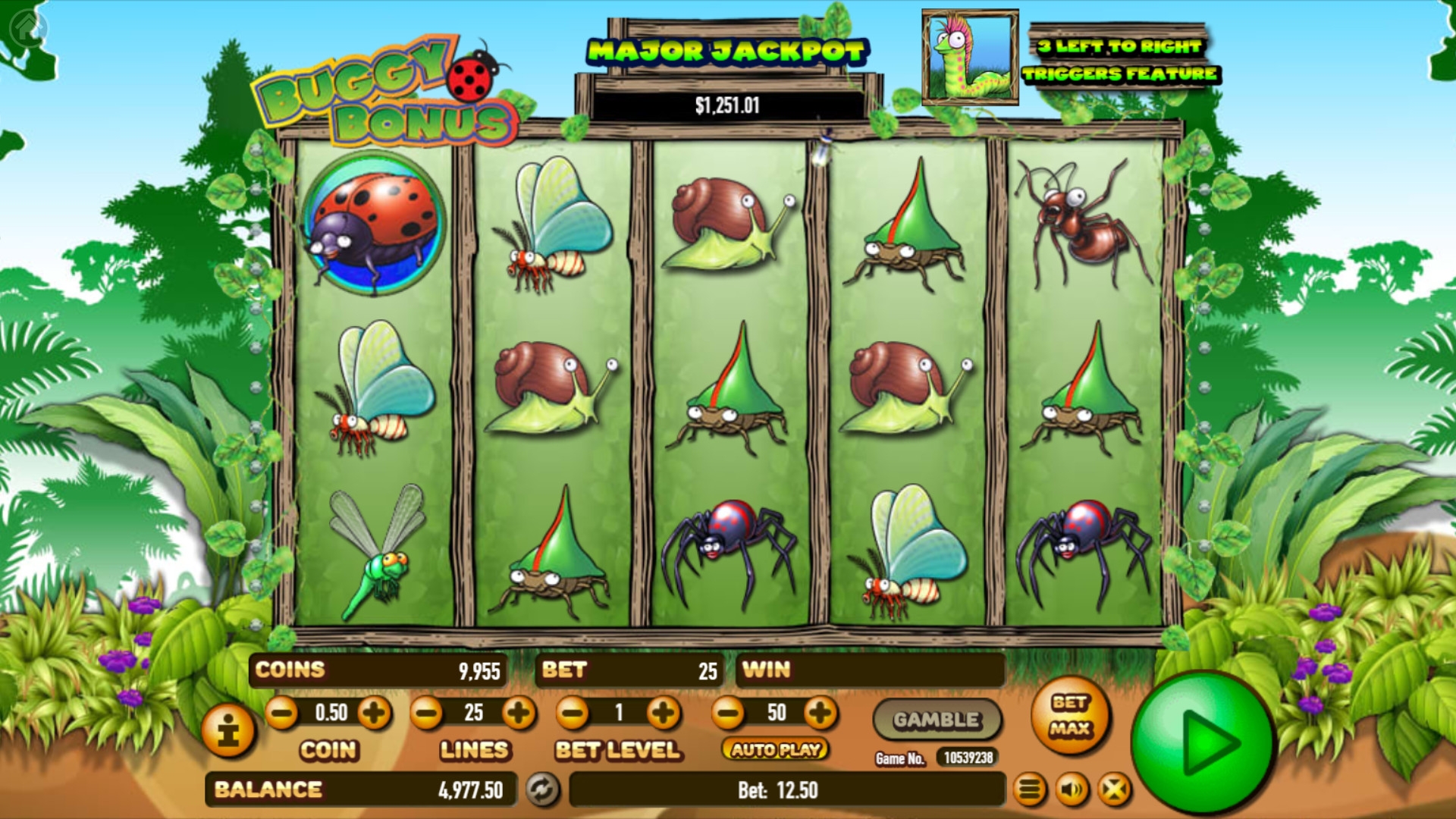Open the Gamble feature
The height and width of the screenshot is (819, 1456).
pos(937,720)
